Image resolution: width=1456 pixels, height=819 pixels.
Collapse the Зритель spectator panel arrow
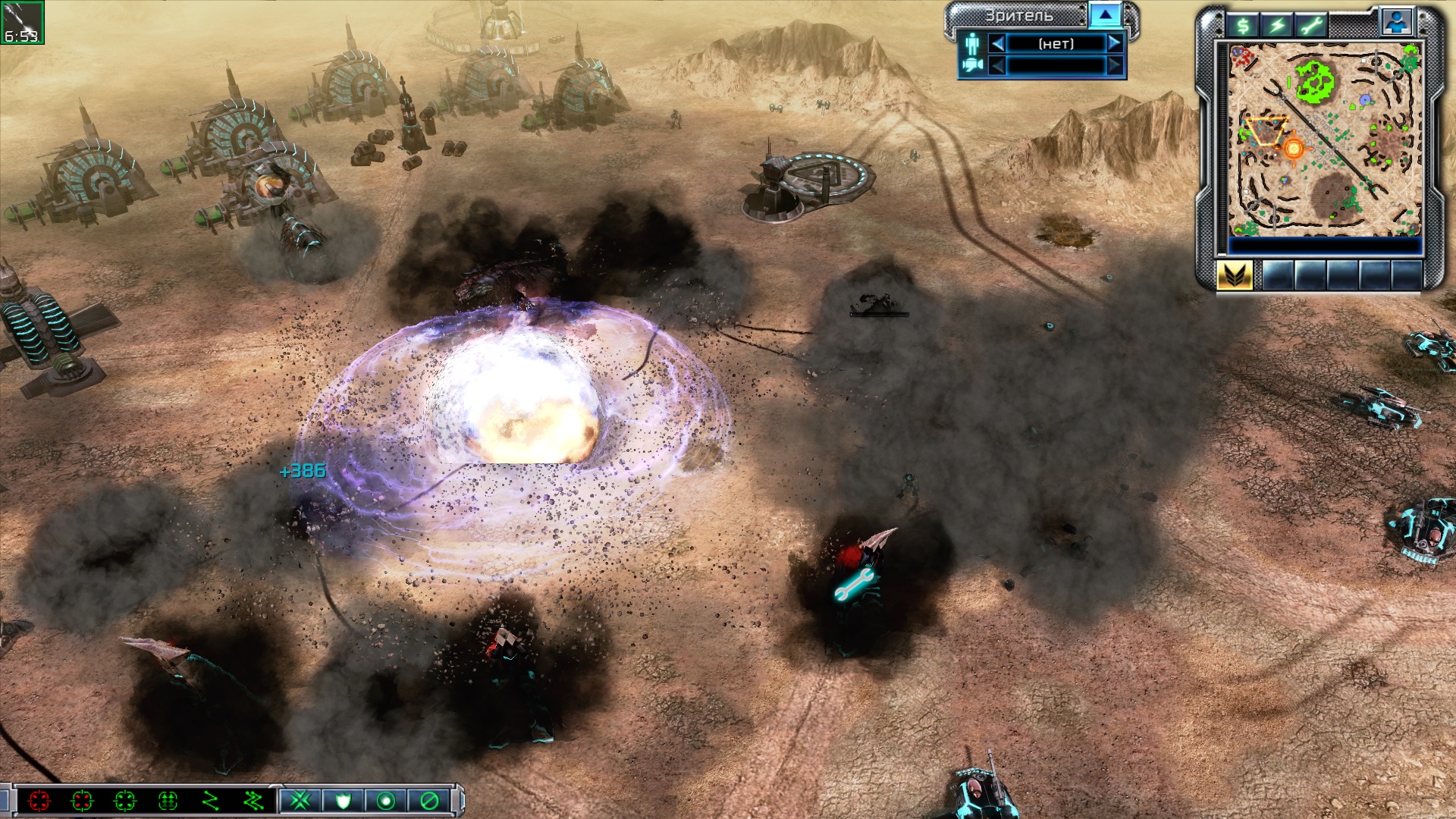pyautogui.click(x=1105, y=15)
